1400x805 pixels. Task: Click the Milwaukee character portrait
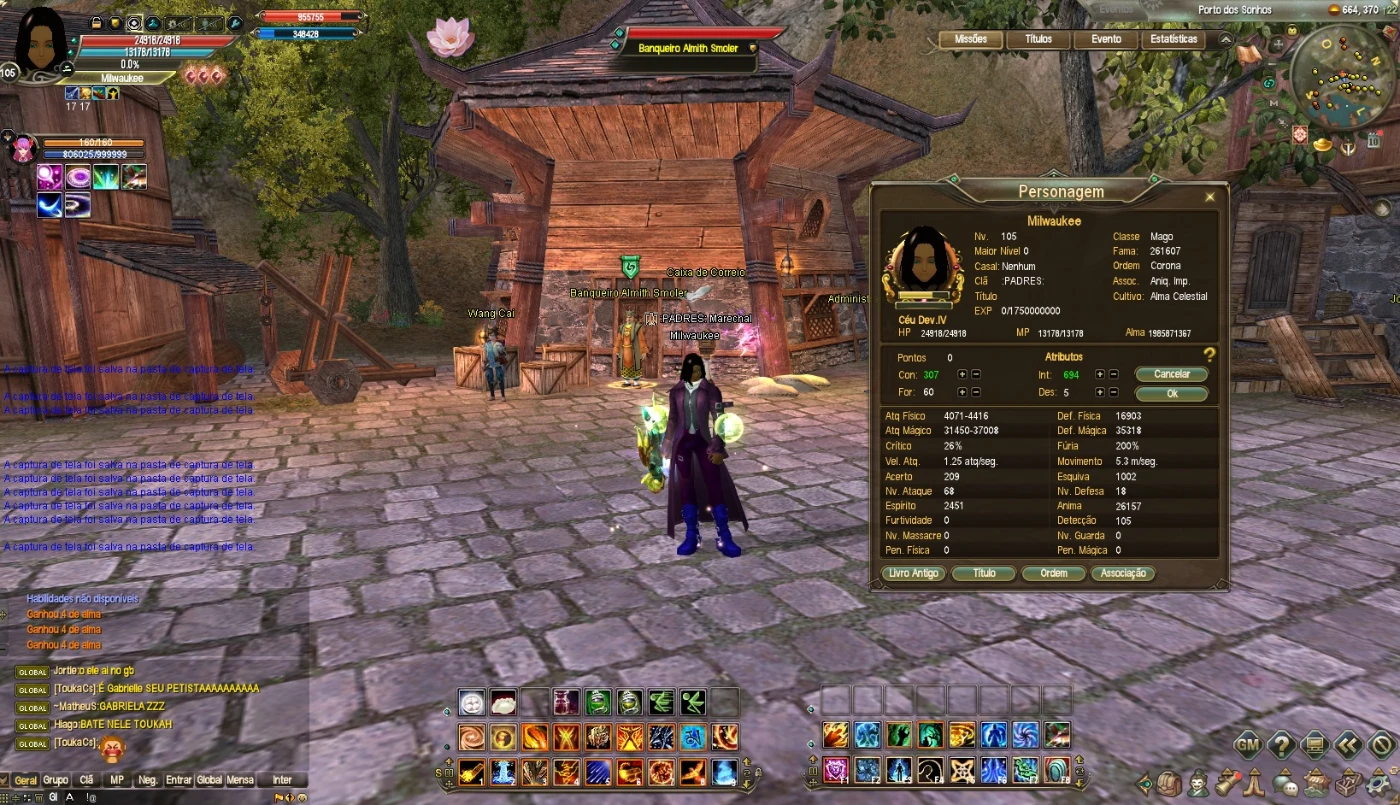point(42,40)
